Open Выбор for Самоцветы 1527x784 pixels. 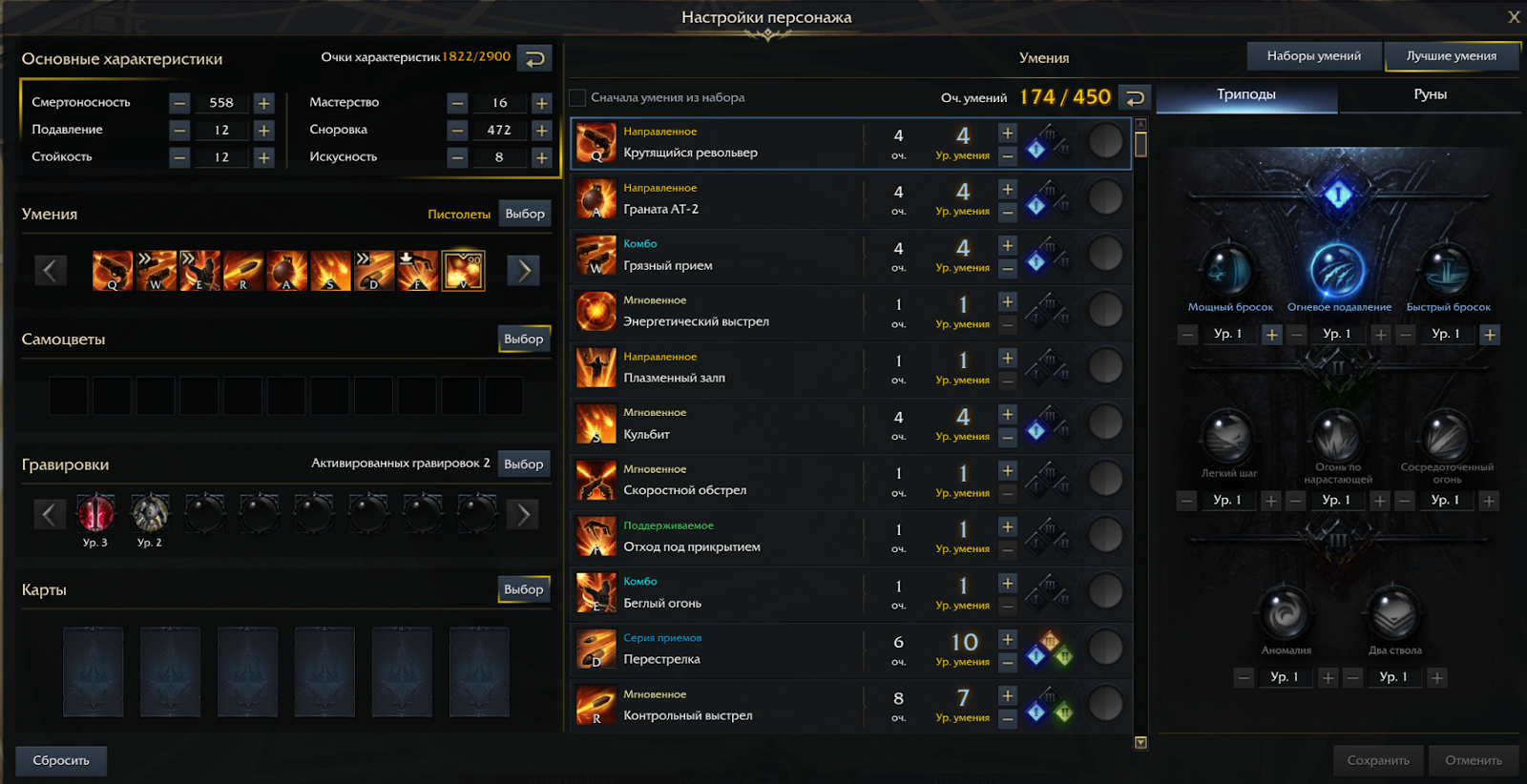(x=524, y=339)
